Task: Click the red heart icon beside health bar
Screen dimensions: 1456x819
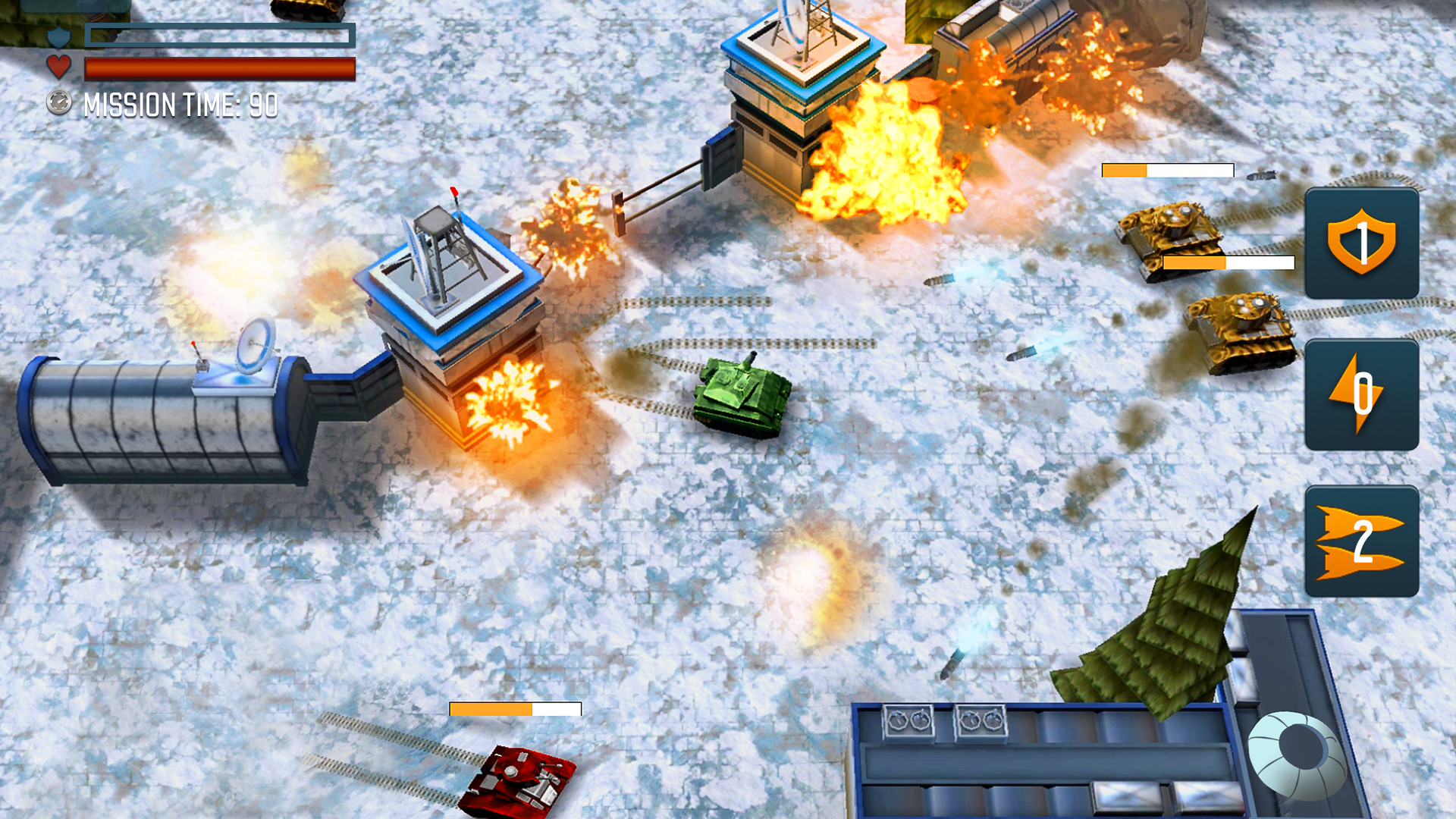Action: pos(59,66)
